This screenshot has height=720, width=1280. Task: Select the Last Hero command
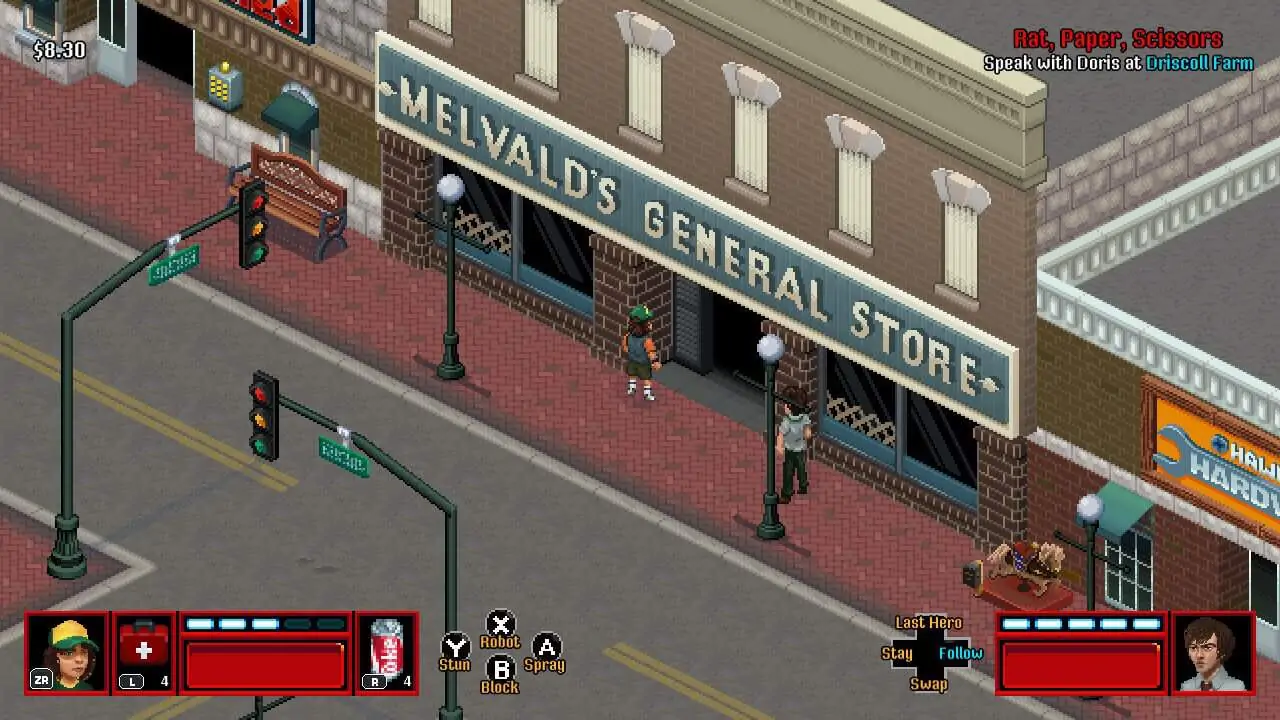[928, 622]
